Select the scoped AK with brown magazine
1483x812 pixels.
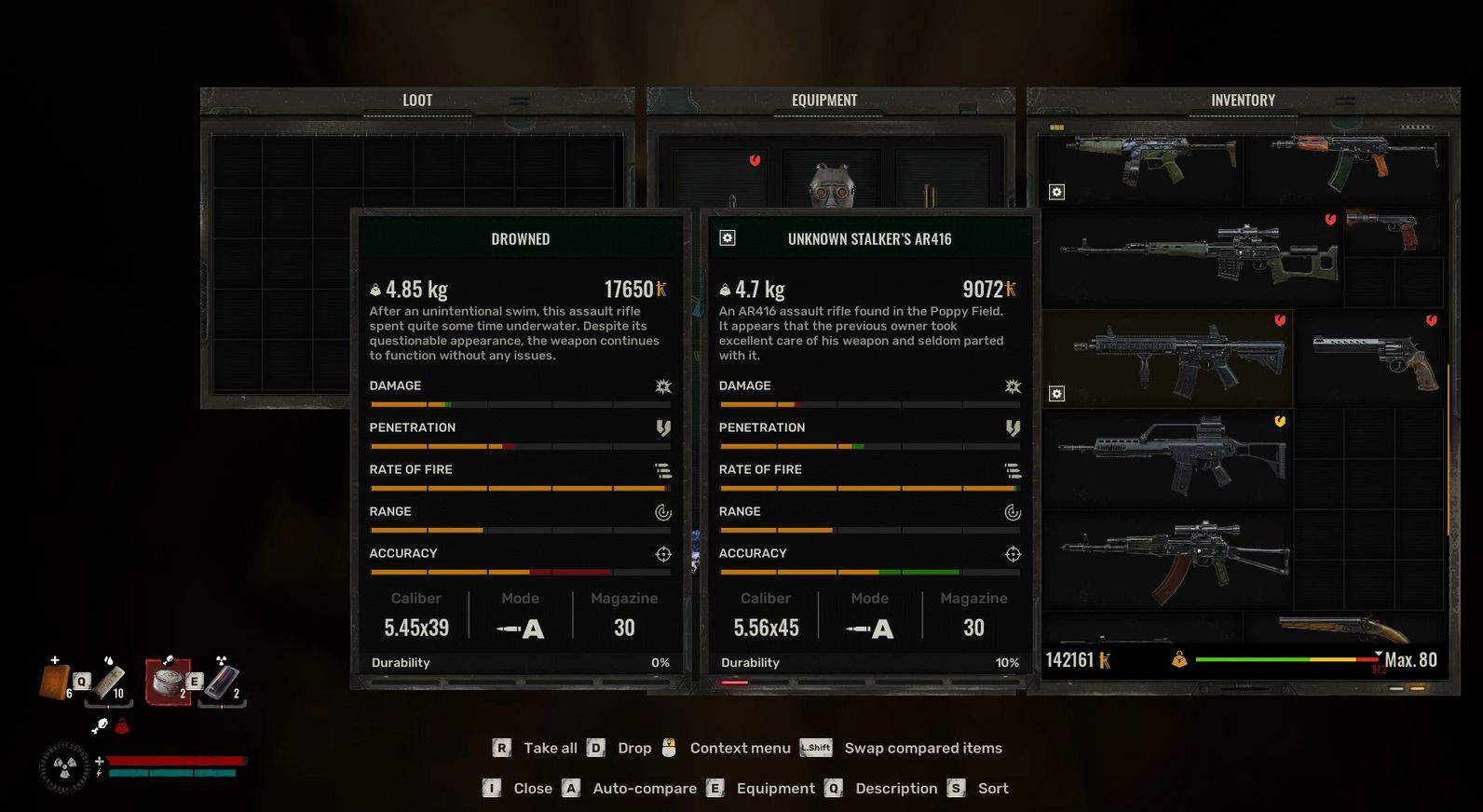1176,557
